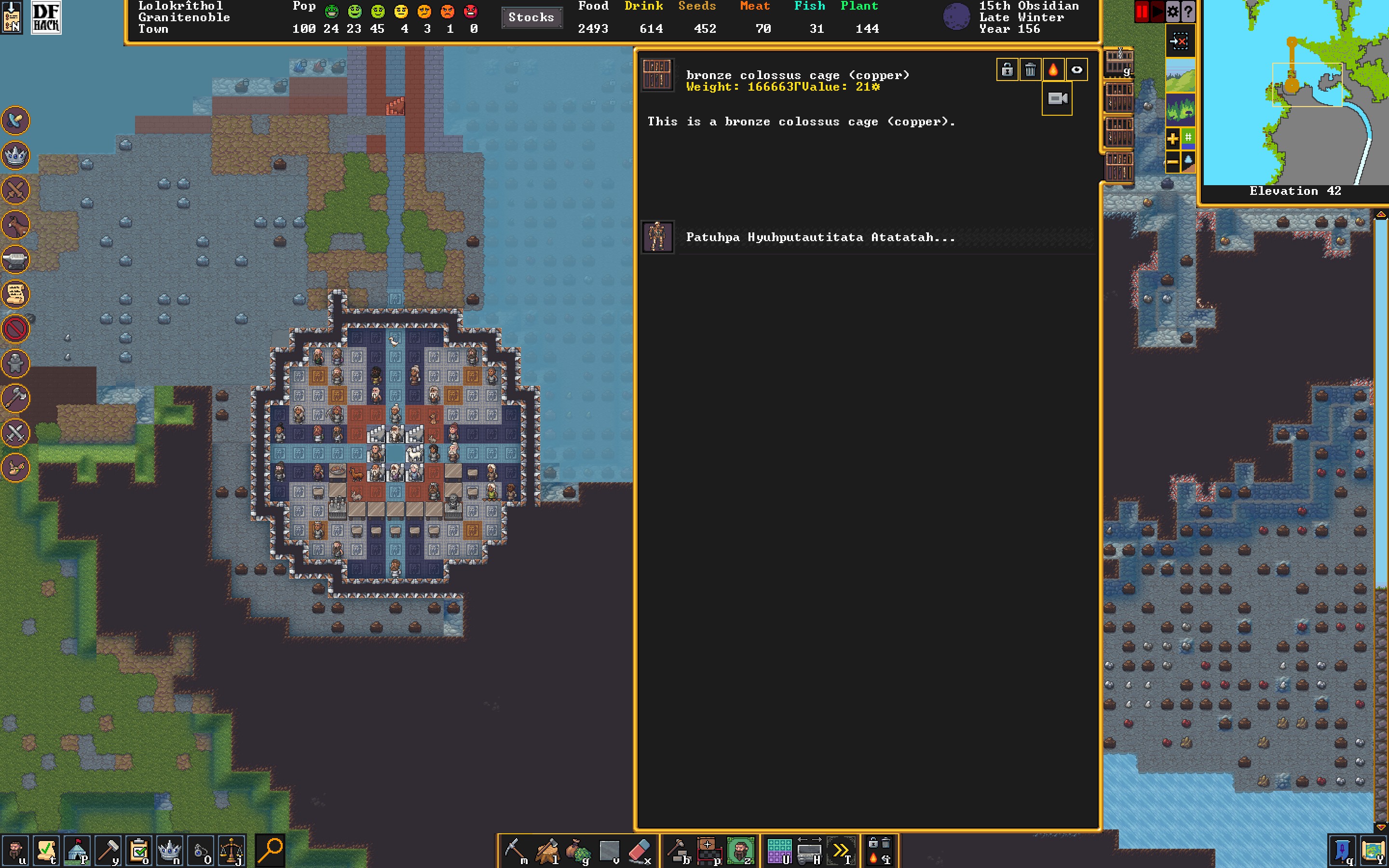Open the Stocks screen
Viewport: 1389px width, 868px height.
click(531, 17)
